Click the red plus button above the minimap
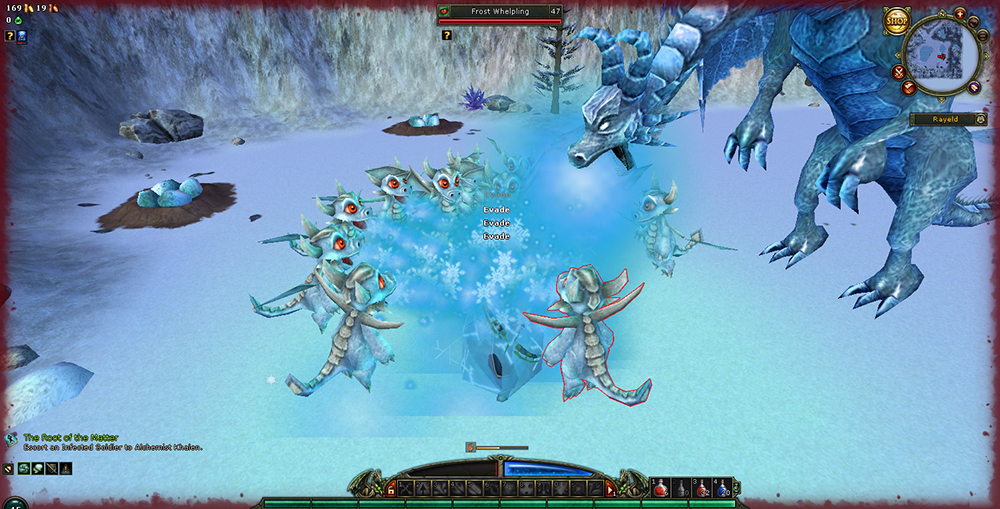 pyautogui.click(x=960, y=13)
